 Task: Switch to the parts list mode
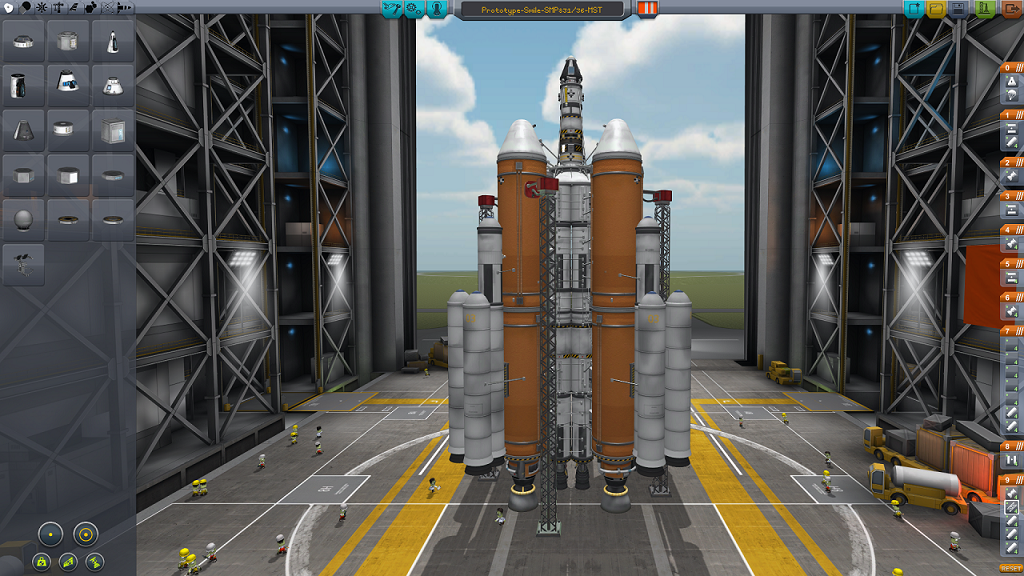pyautogui.click(x=391, y=9)
